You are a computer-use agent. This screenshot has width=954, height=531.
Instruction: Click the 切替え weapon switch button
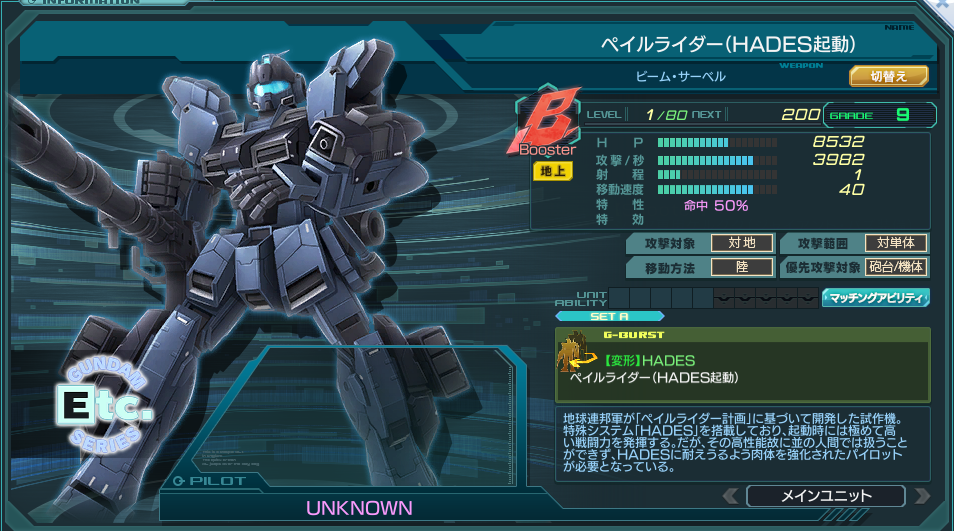coord(888,76)
